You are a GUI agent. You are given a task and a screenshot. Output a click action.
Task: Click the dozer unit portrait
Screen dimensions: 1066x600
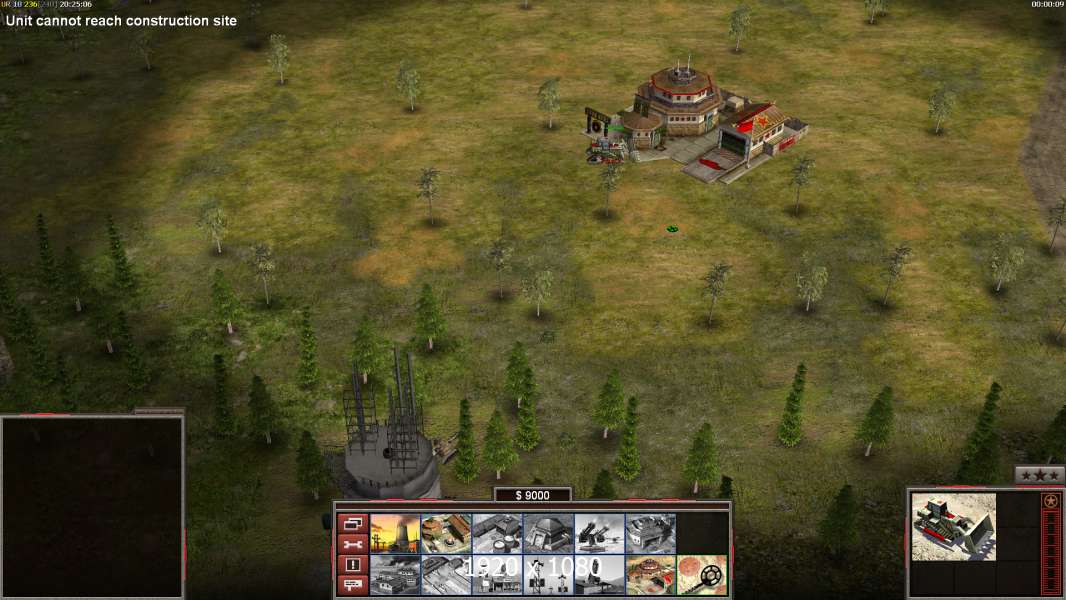click(x=953, y=526)
